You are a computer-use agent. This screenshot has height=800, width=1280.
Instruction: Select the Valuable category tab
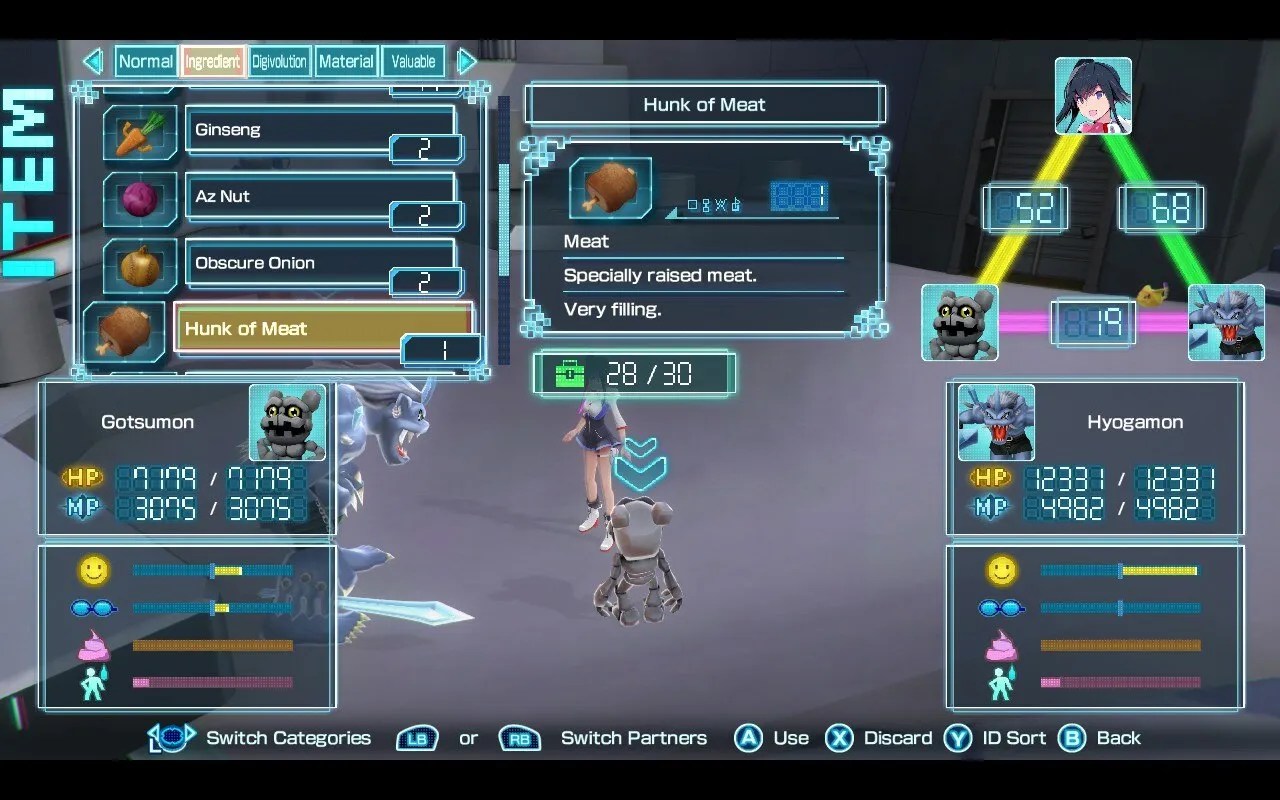(412, 61)
